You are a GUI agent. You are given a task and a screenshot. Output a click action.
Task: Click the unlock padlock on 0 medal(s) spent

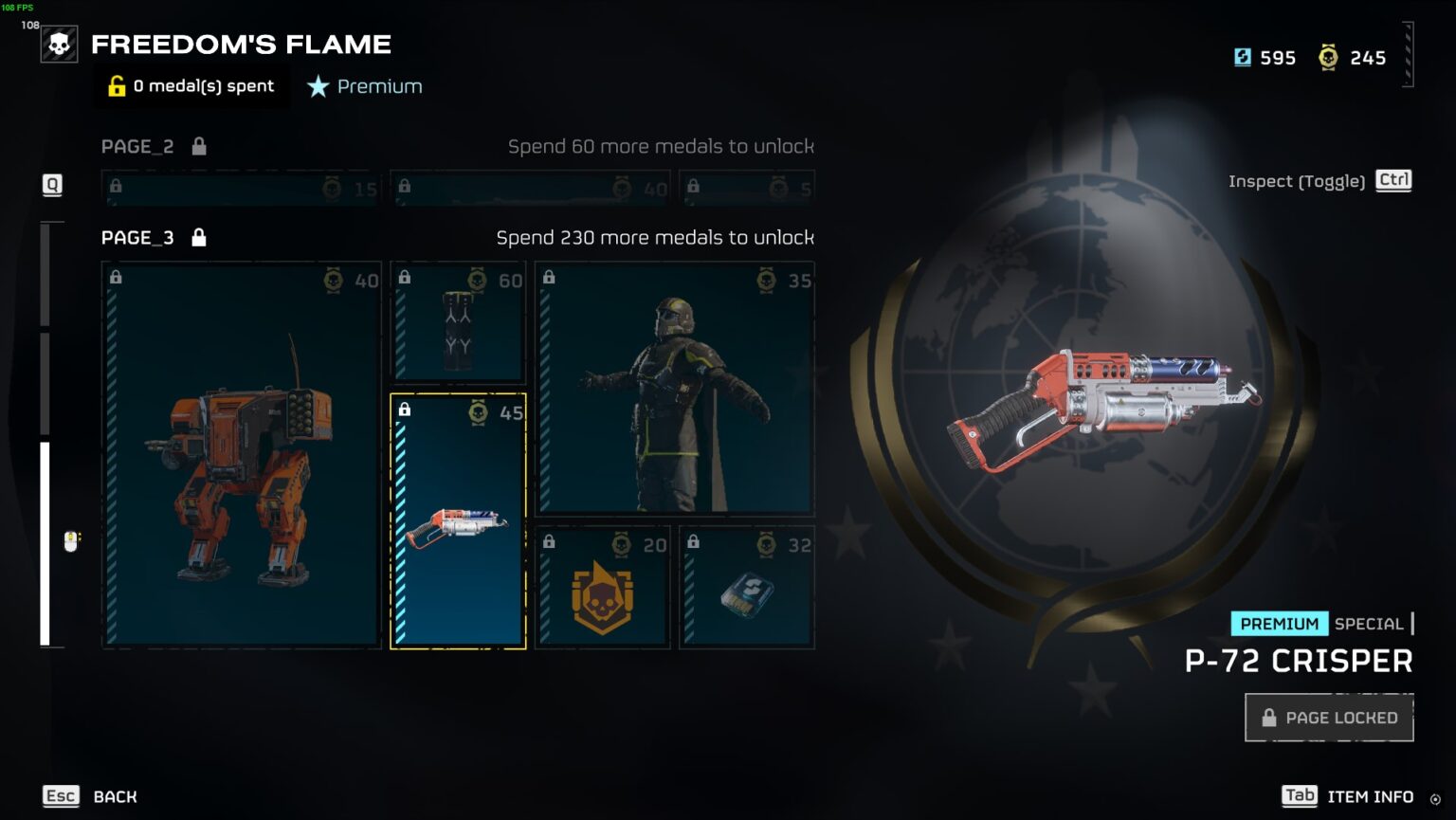[116, 86]
